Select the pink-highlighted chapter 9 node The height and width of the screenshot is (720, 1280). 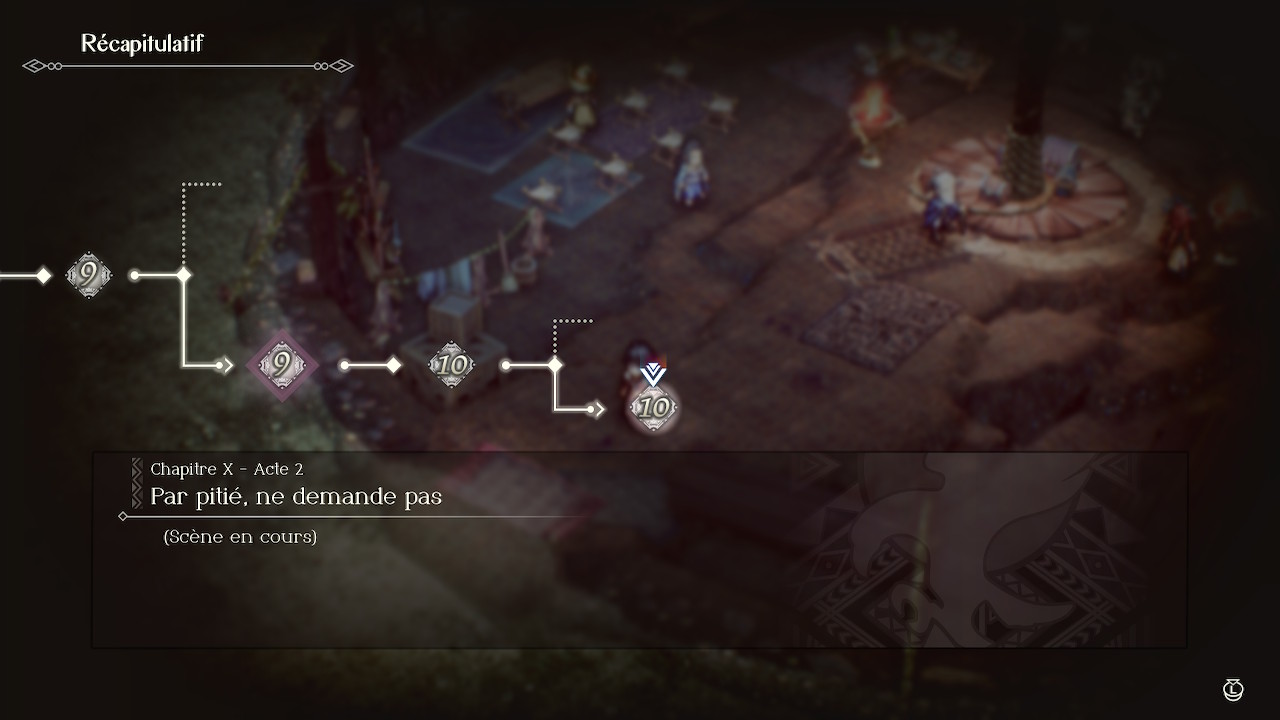(x=283, y=366)
